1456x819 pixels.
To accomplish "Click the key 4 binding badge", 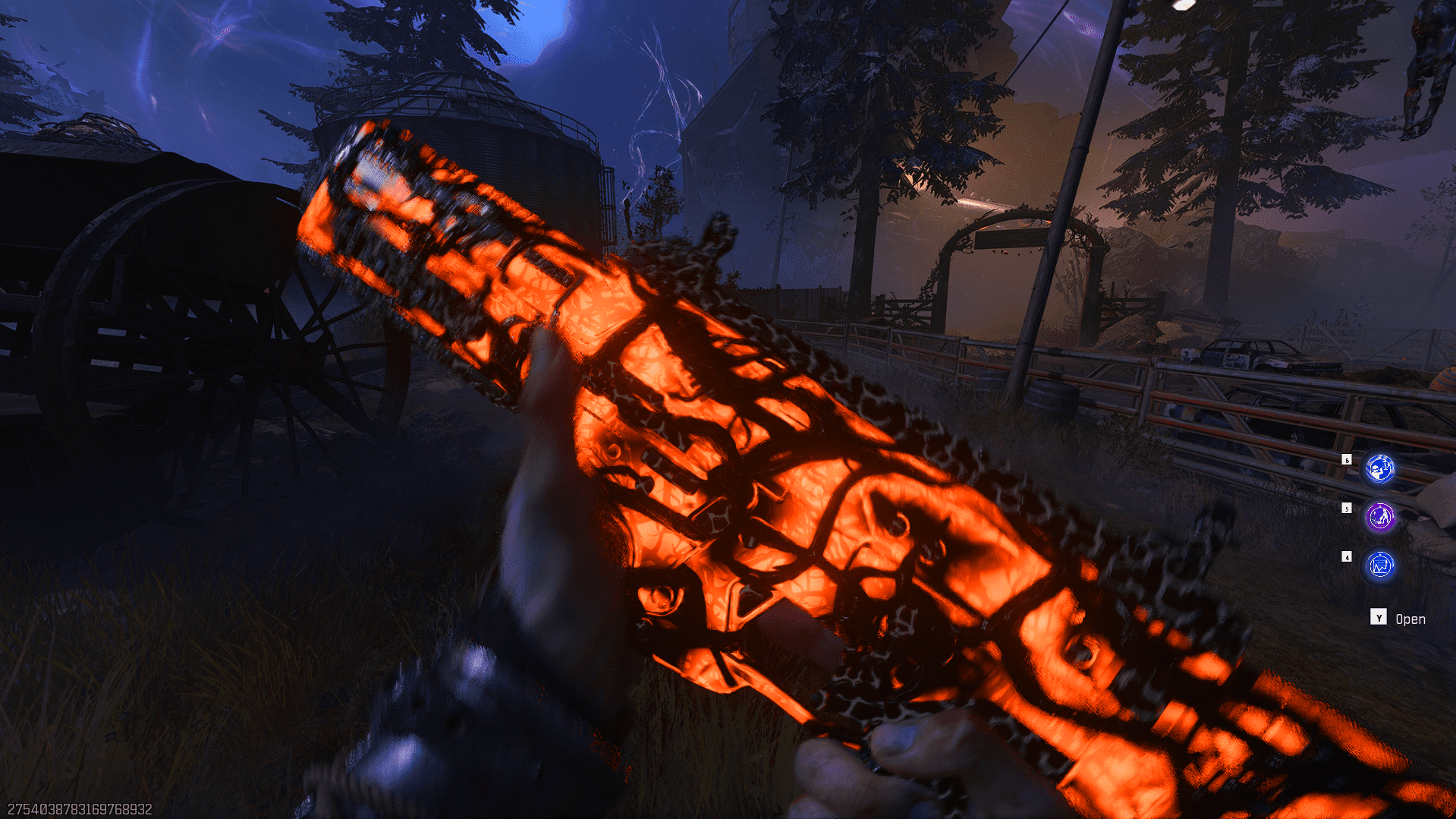I will pos(1348,556).
